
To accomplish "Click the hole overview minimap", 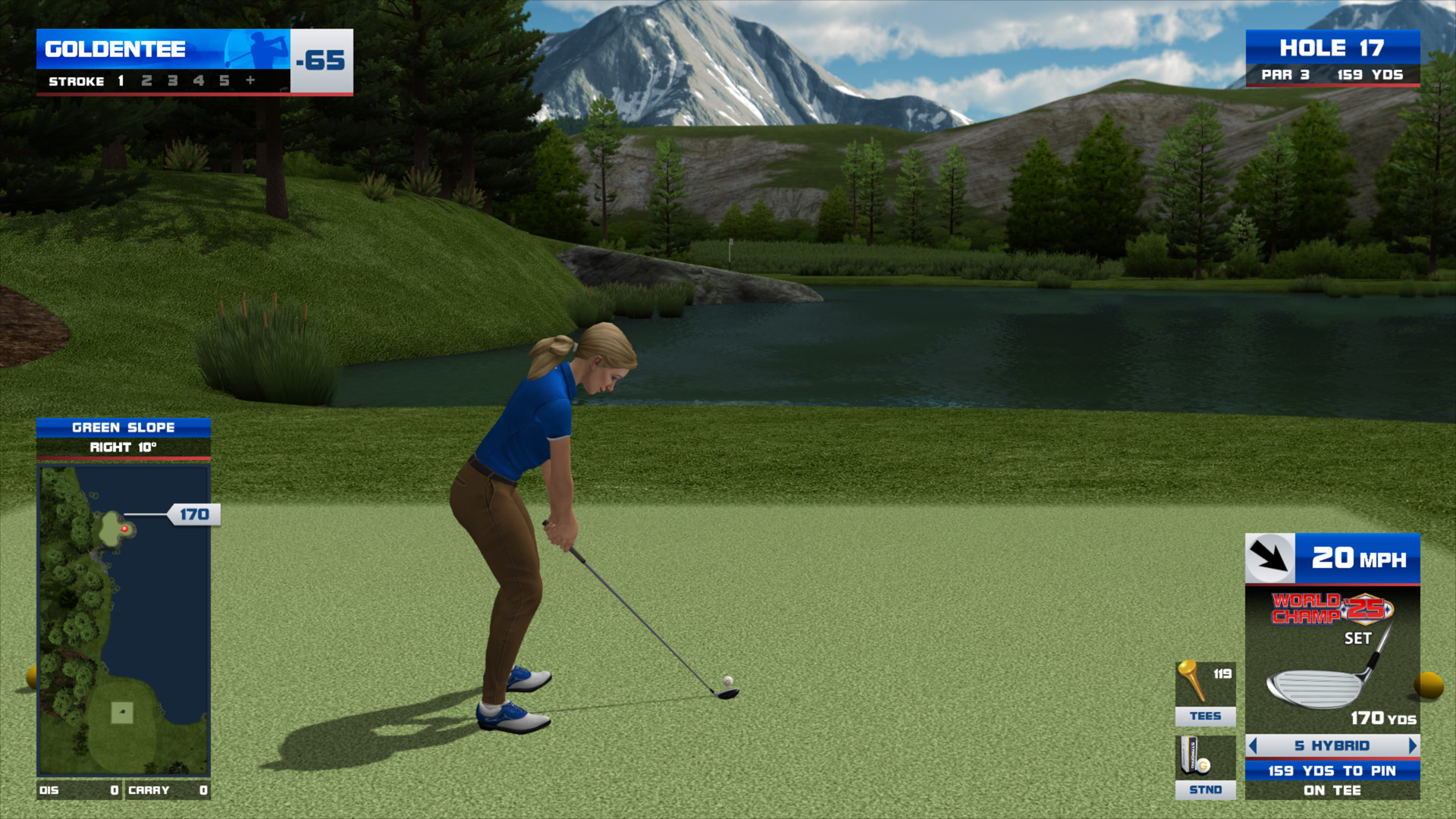I will tap(124, 620).
